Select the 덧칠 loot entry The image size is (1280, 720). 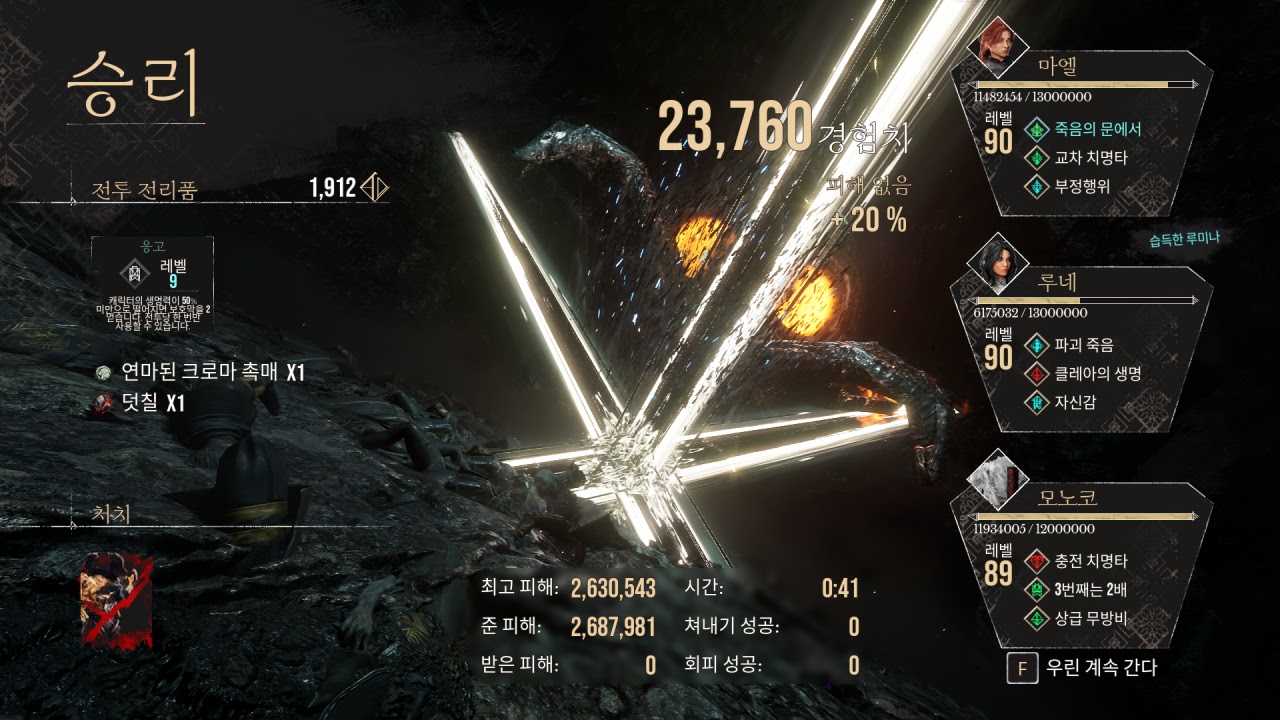140,403
